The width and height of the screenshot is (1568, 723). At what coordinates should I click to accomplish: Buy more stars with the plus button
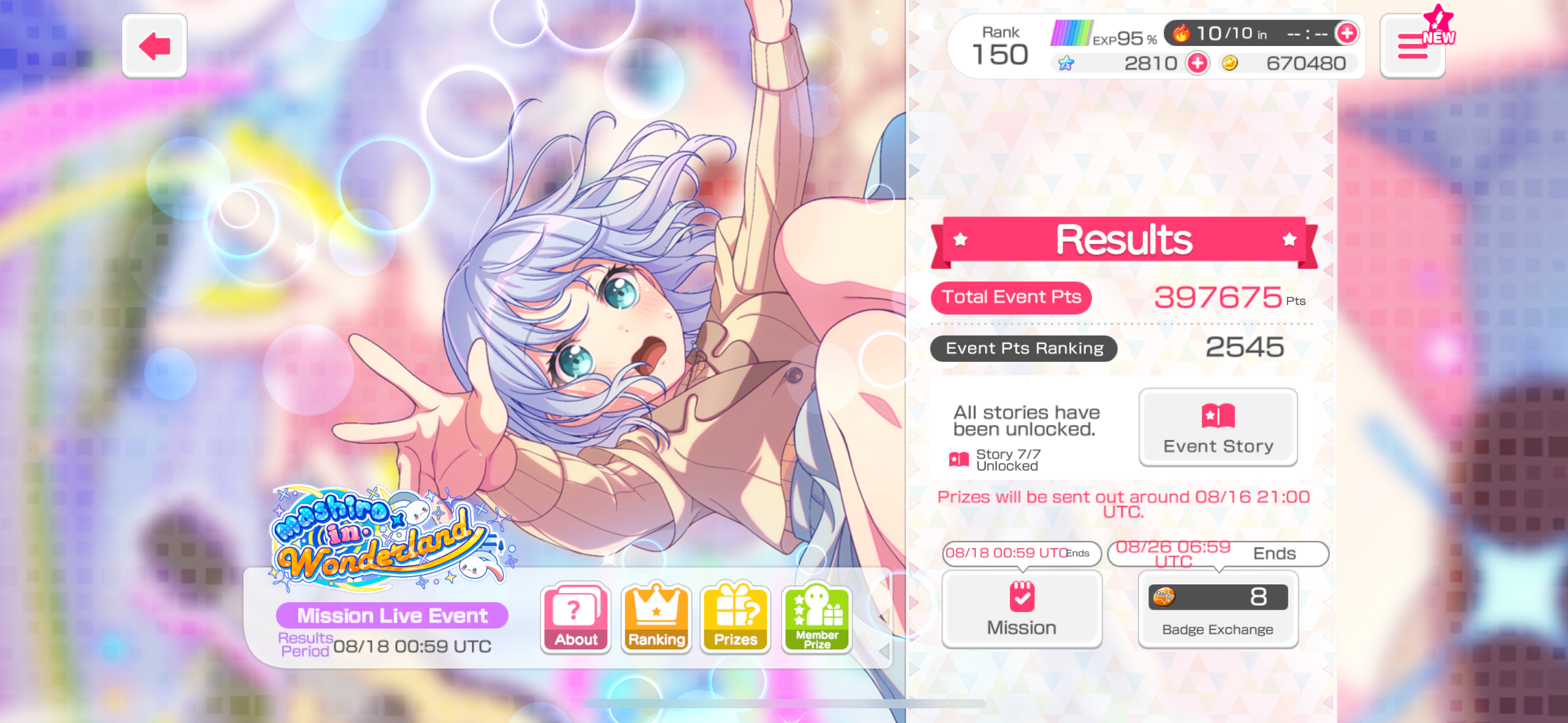[x=1197, y=63]
